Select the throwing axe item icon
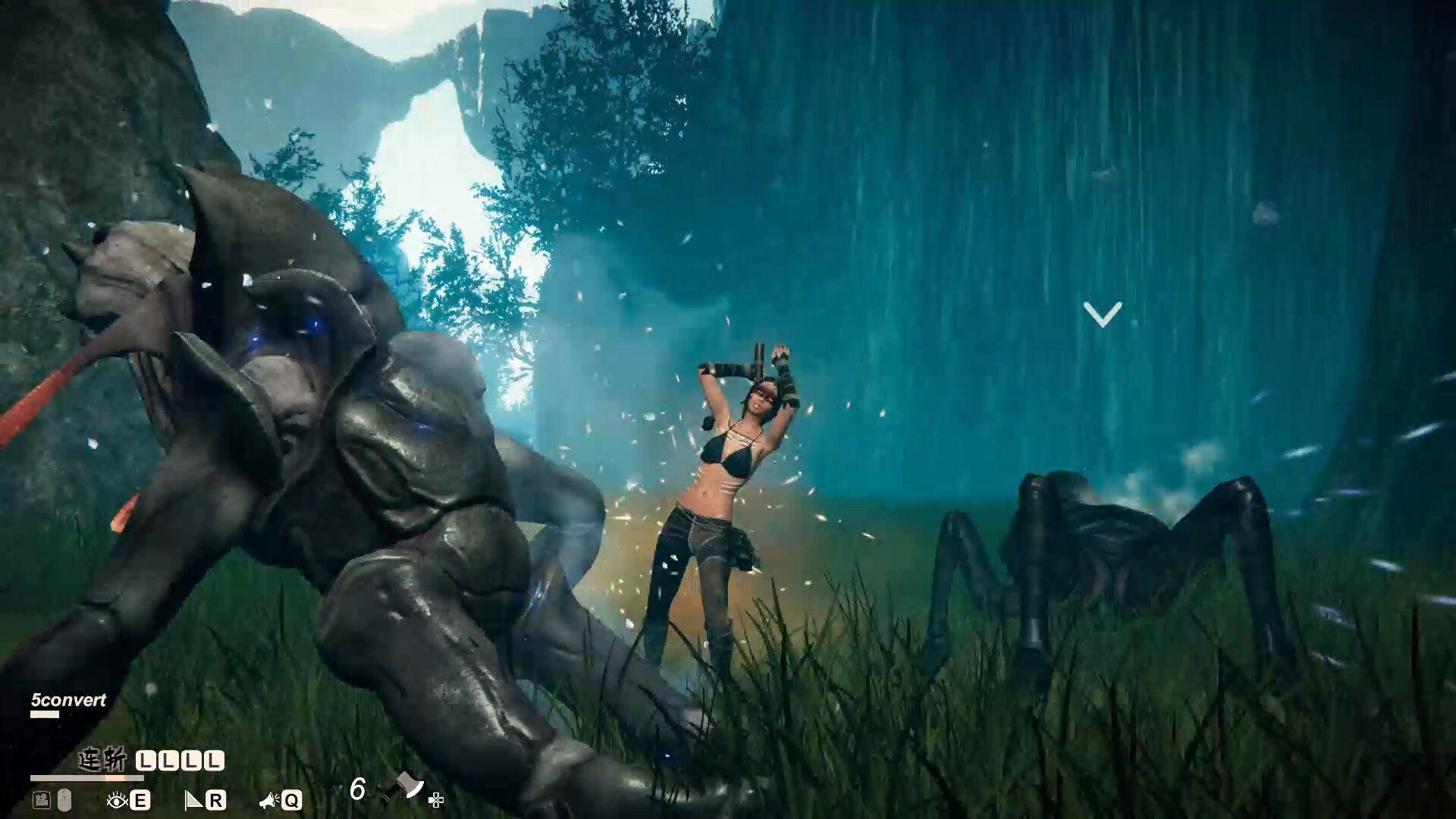Viewport: 1456px width, 819px height. [404, 787]
